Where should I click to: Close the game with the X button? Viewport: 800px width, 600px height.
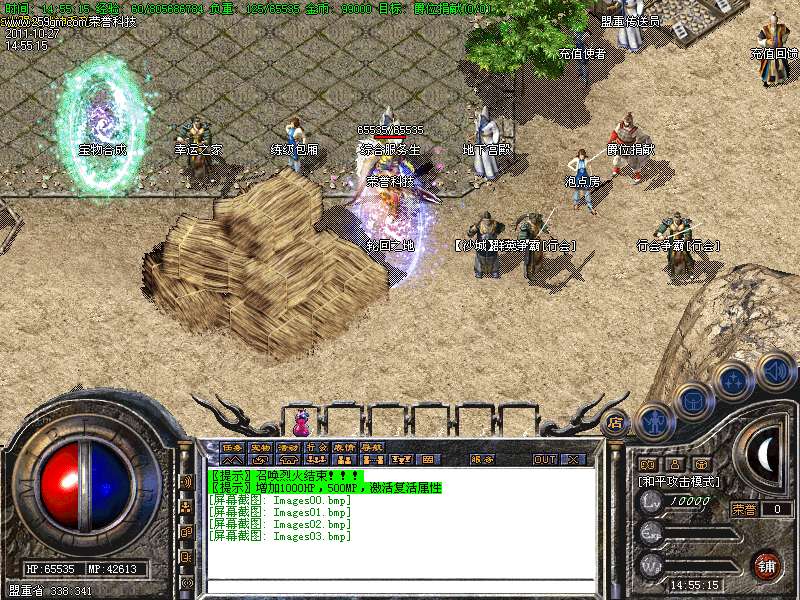(573, 460)
